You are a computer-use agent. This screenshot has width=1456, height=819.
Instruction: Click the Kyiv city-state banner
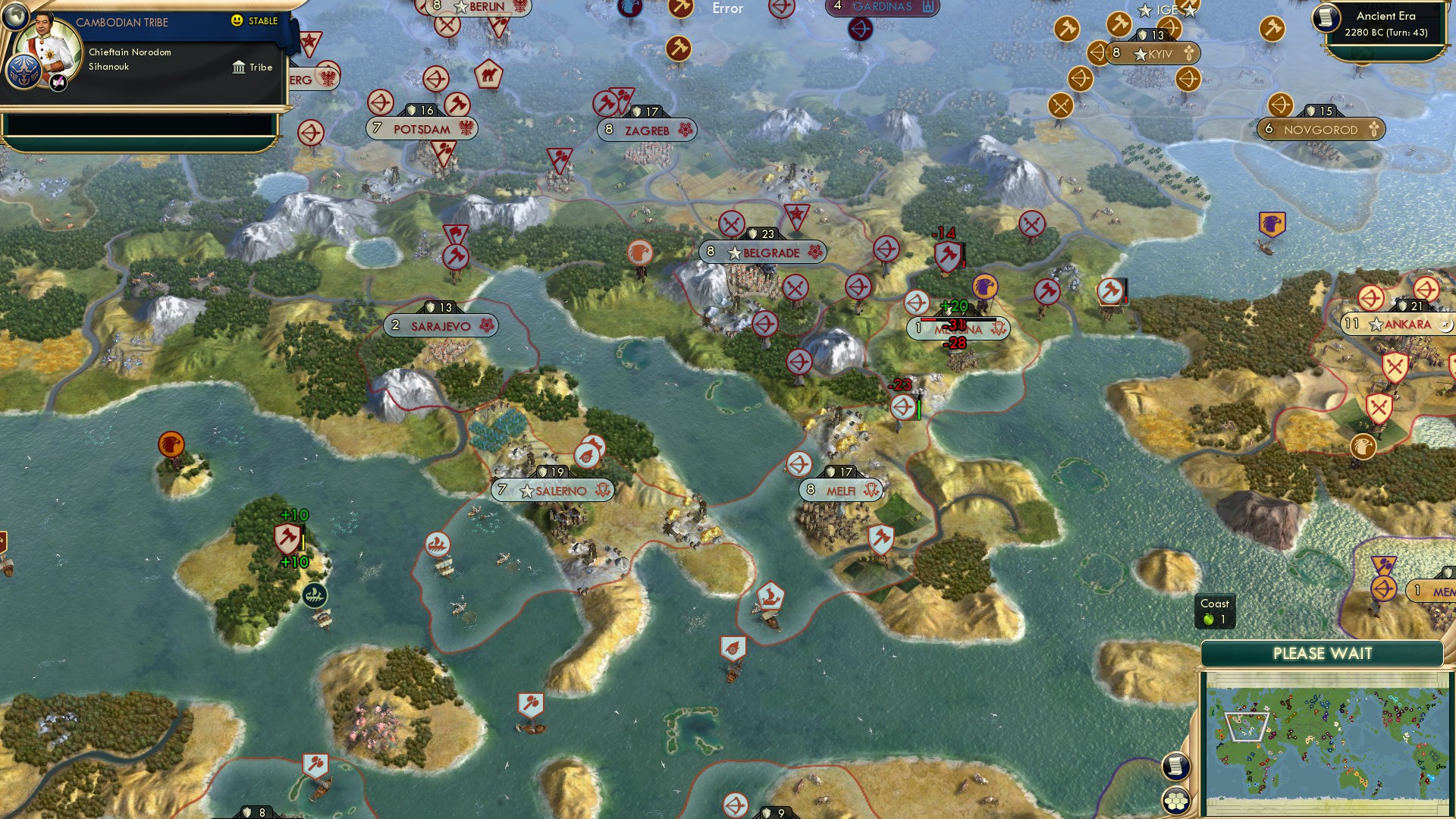pos(1153,53)
